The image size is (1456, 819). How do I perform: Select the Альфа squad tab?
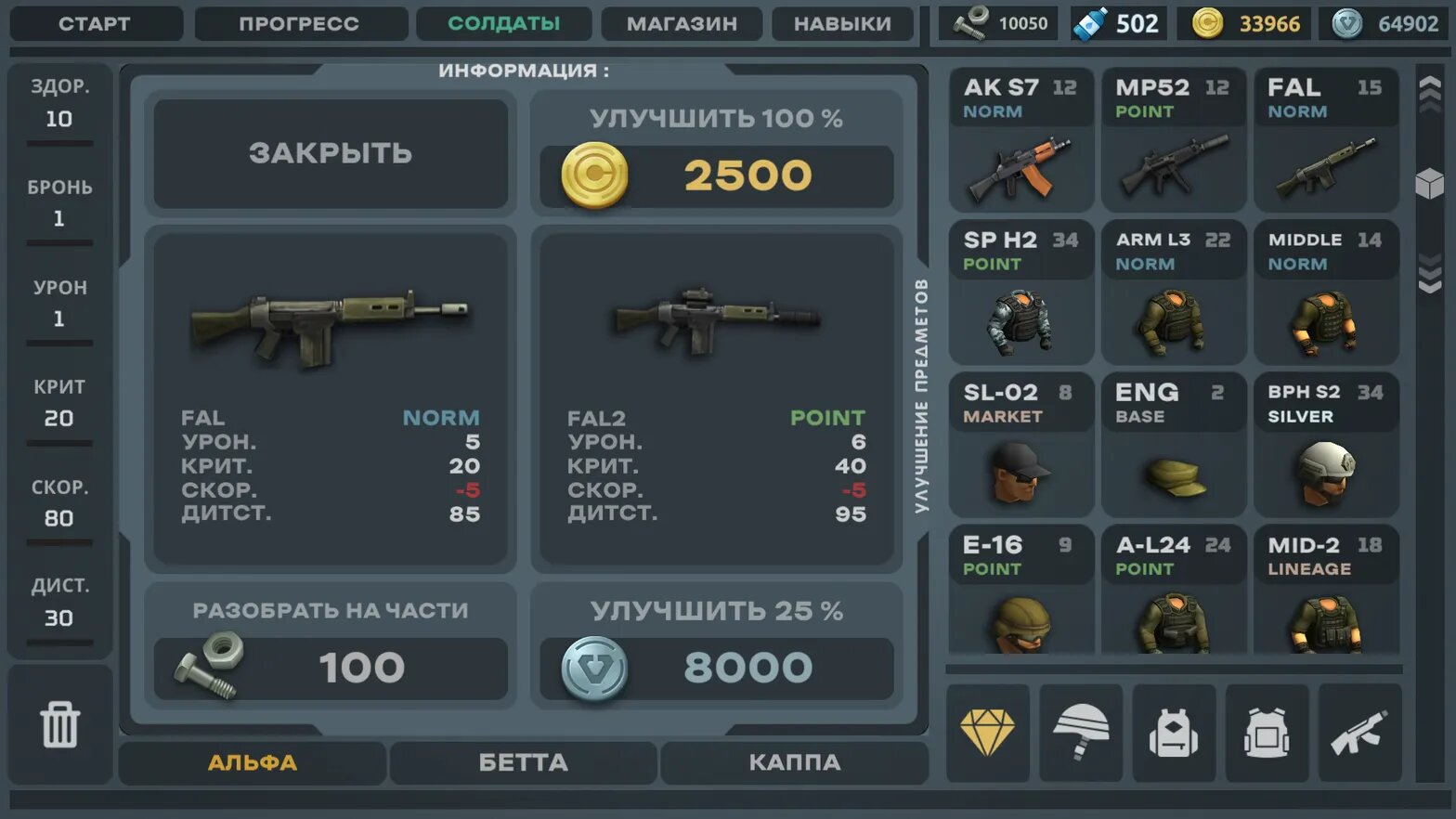(x=252, y=762)
